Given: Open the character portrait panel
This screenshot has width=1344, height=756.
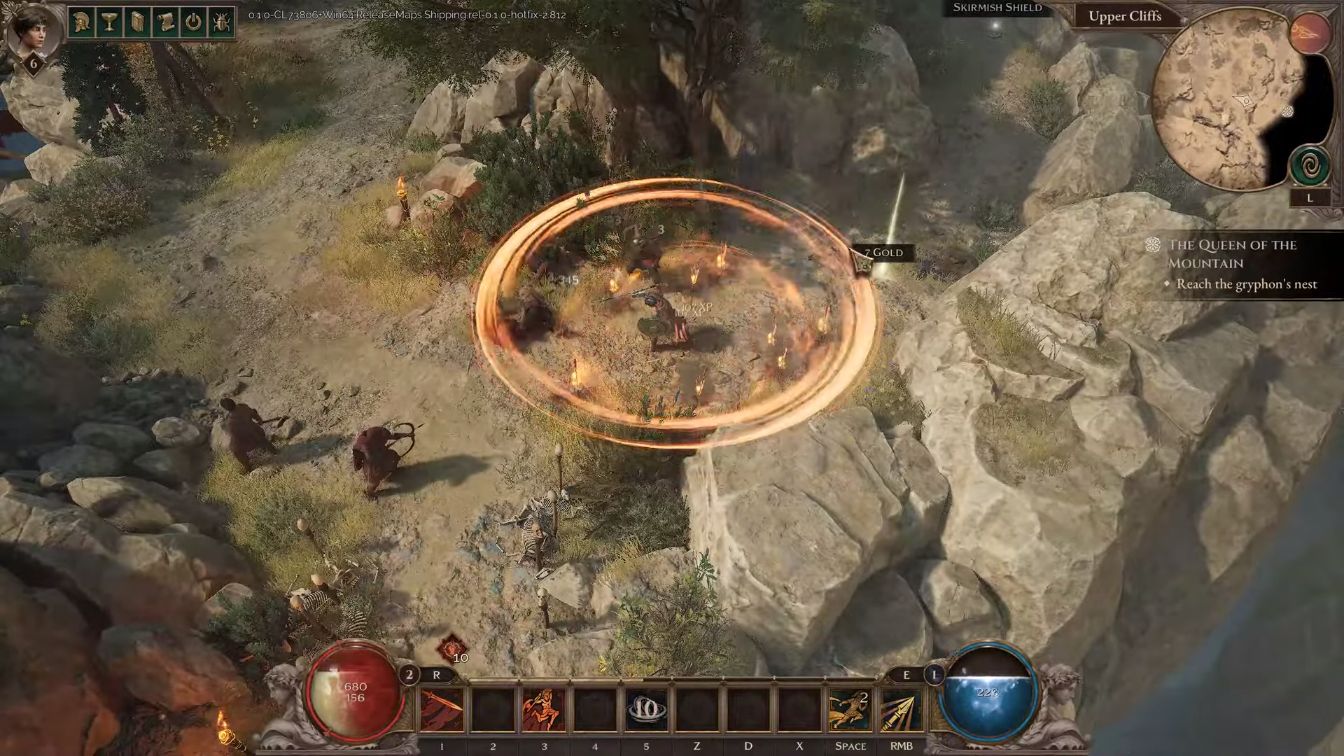Looking at the screenshot, I should pyautogui.click(x=33, y=31).
